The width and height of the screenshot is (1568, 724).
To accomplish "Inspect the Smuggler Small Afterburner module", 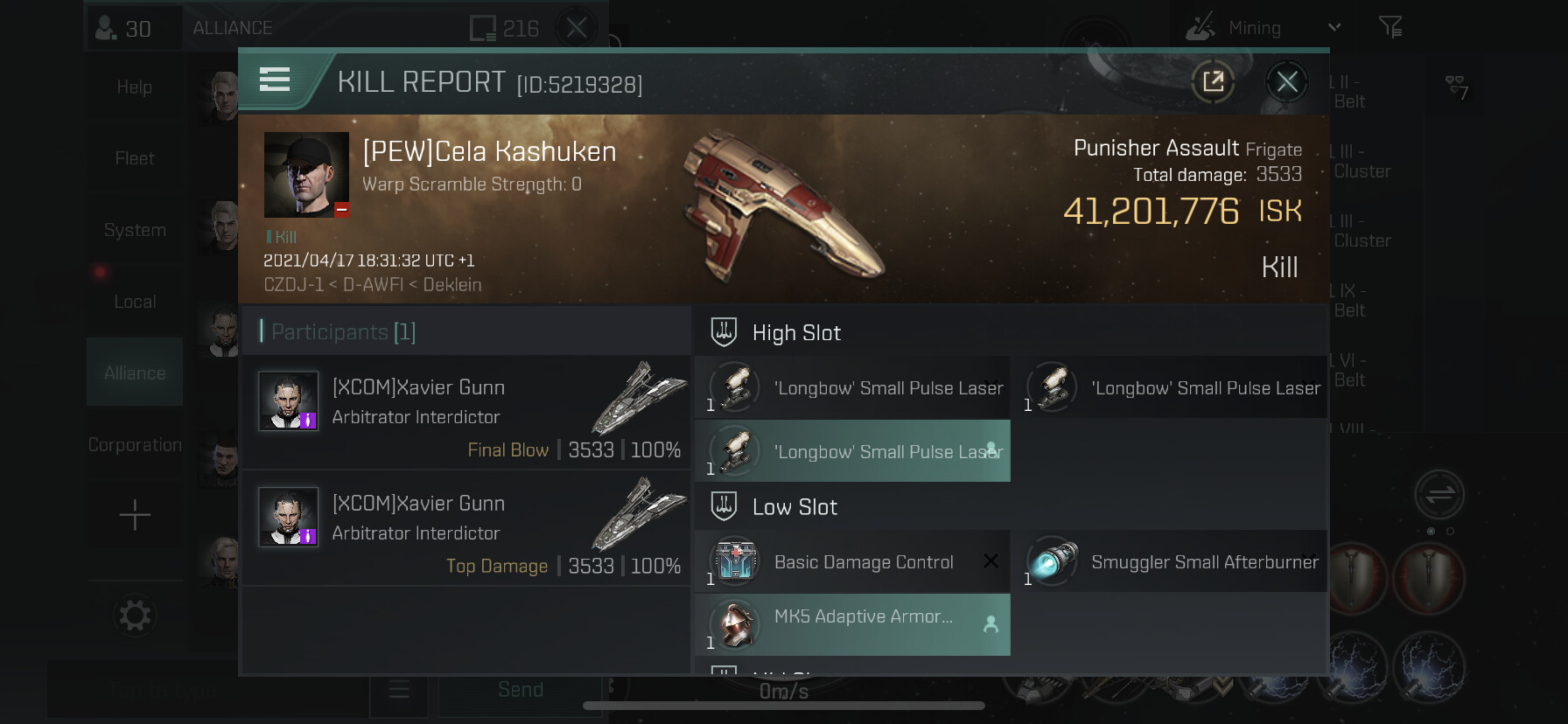I will pos(1171,561).
